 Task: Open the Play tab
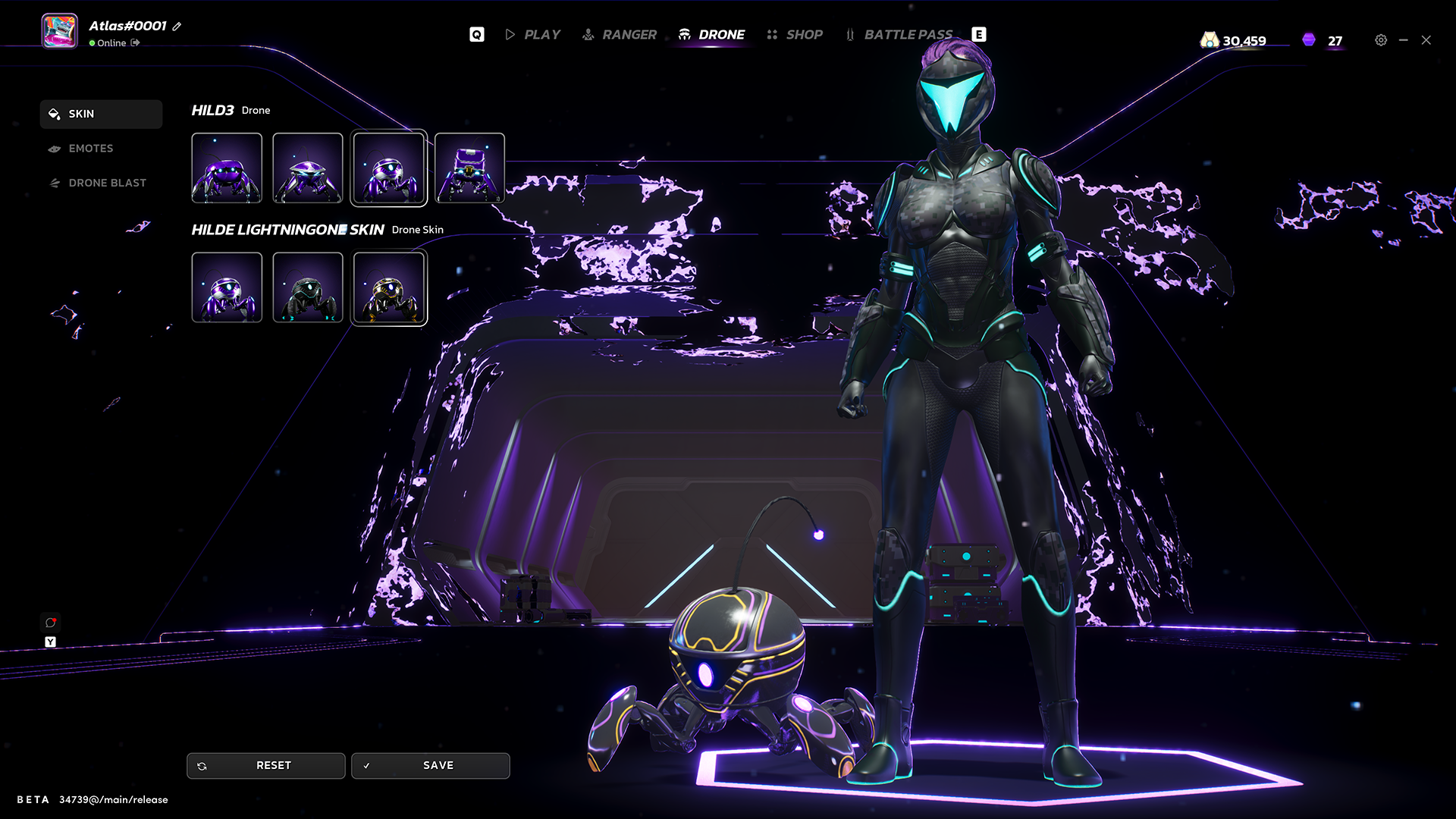coord(533,35)
